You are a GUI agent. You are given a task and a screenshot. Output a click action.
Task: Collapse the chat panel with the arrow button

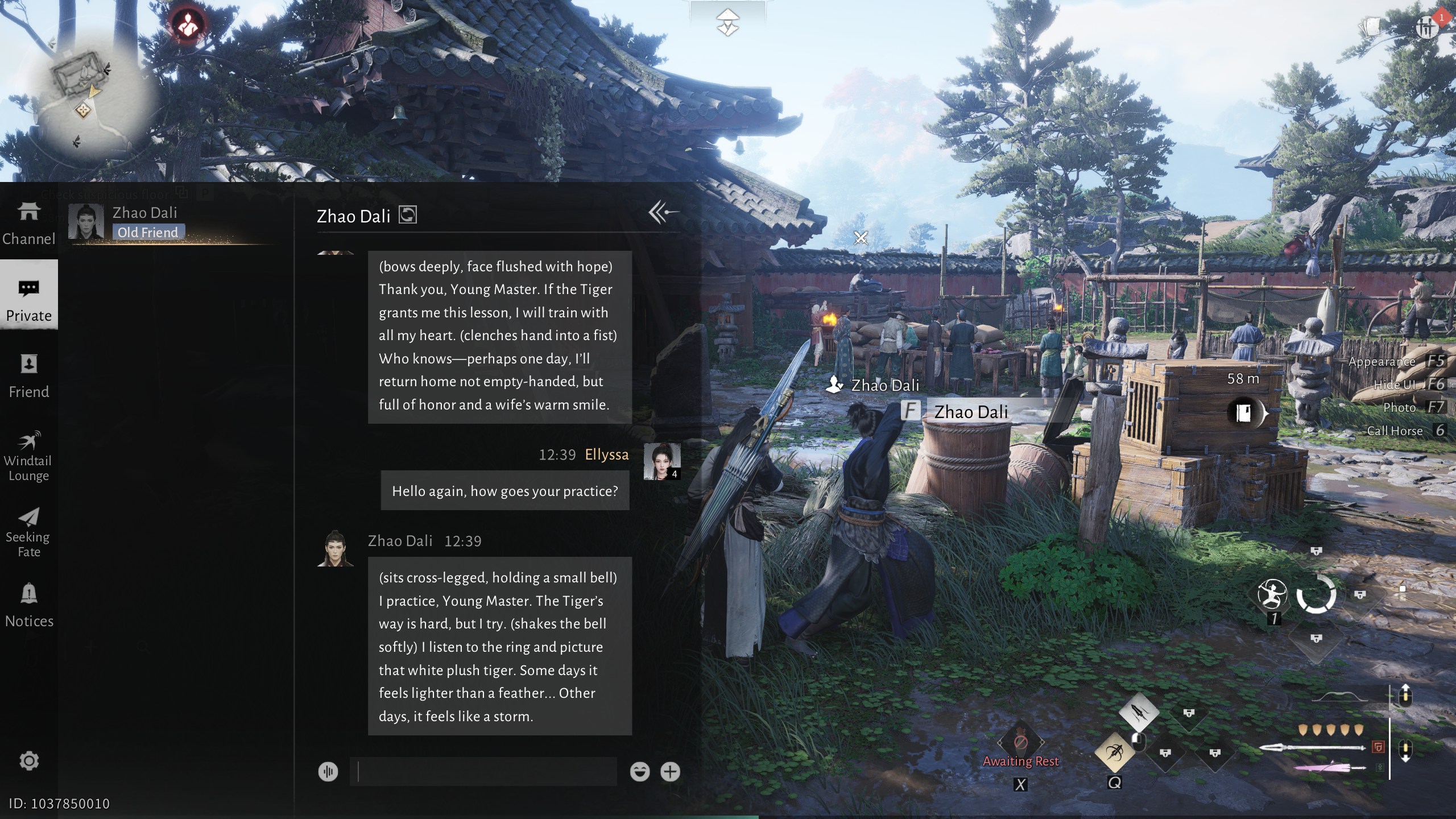663,213
